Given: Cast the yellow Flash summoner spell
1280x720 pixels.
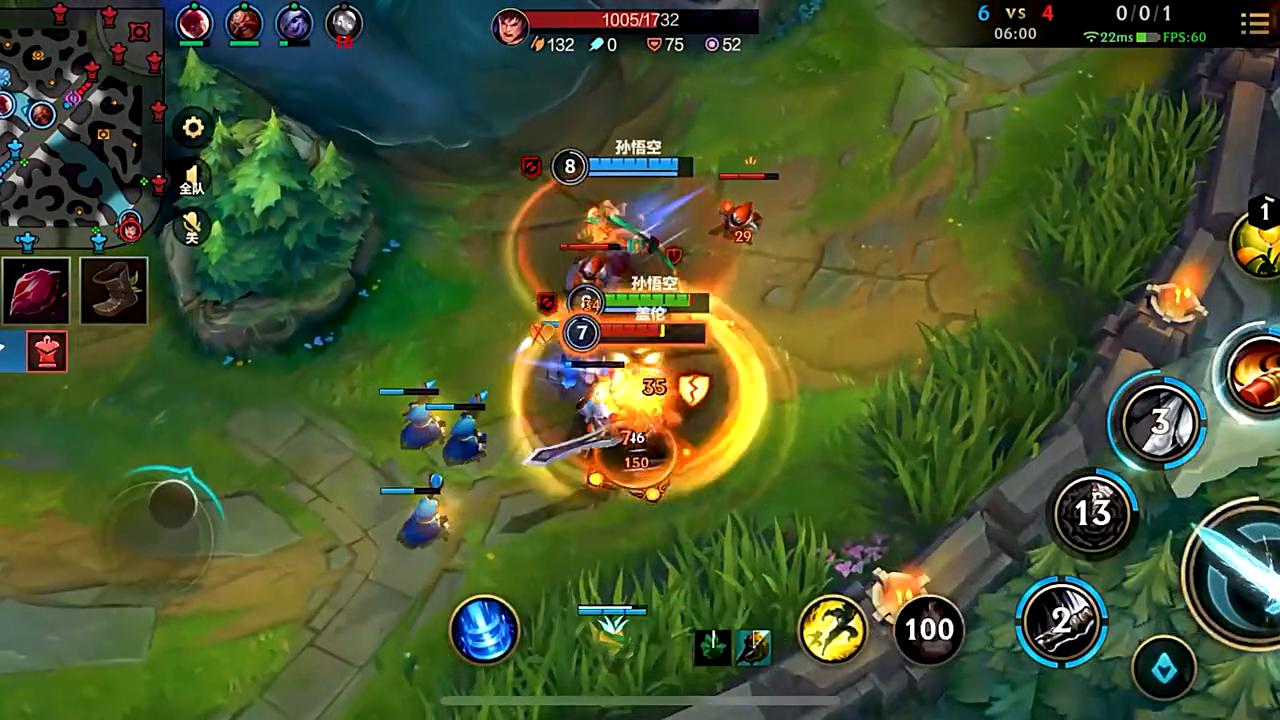Looking at the screenshot, I should (x=832, y=629).
